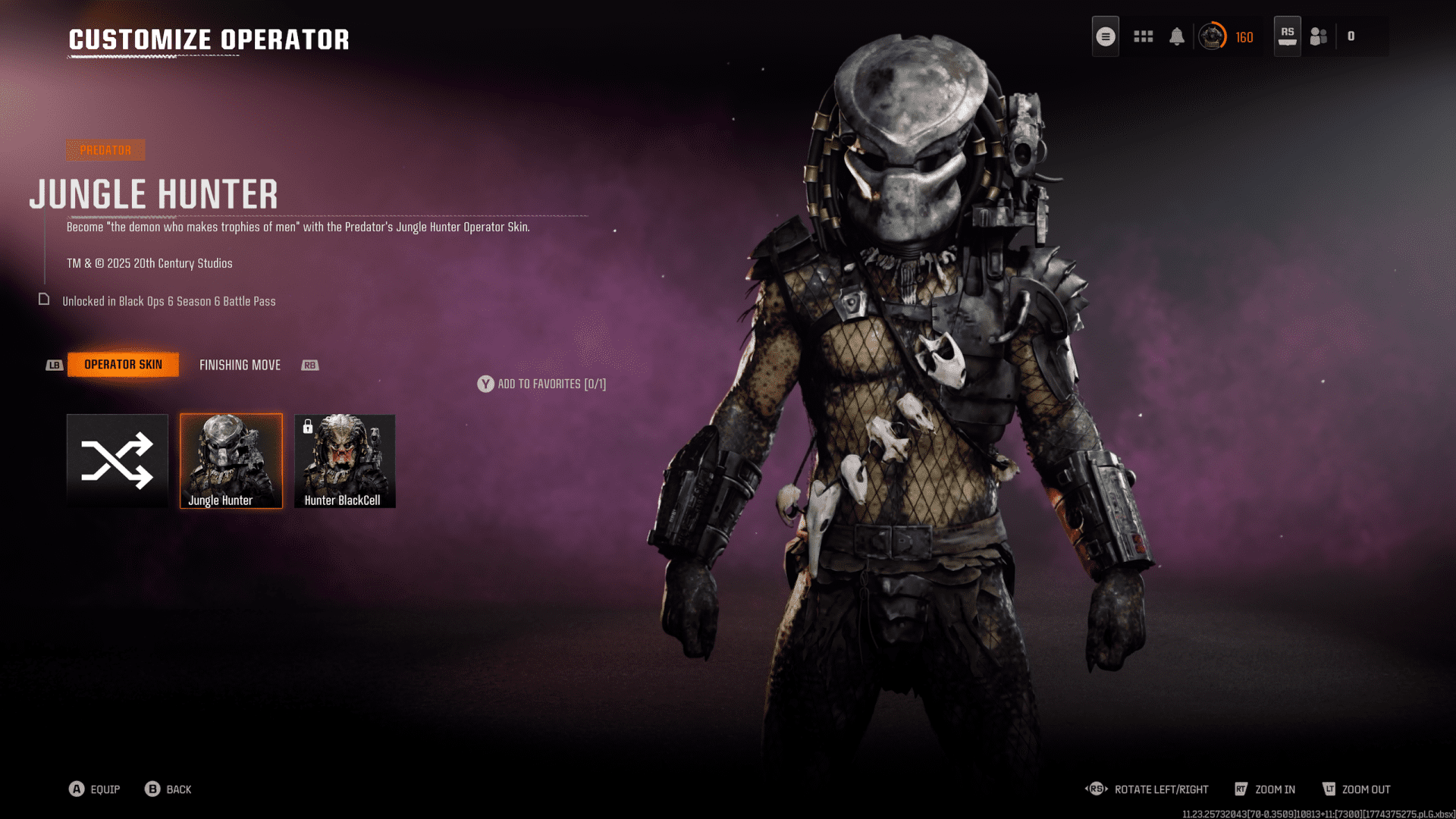The image size is (1456, 819).
Task: Select the shuffle random skin tile
Action: pyautogui.click(x=118, y=460)
